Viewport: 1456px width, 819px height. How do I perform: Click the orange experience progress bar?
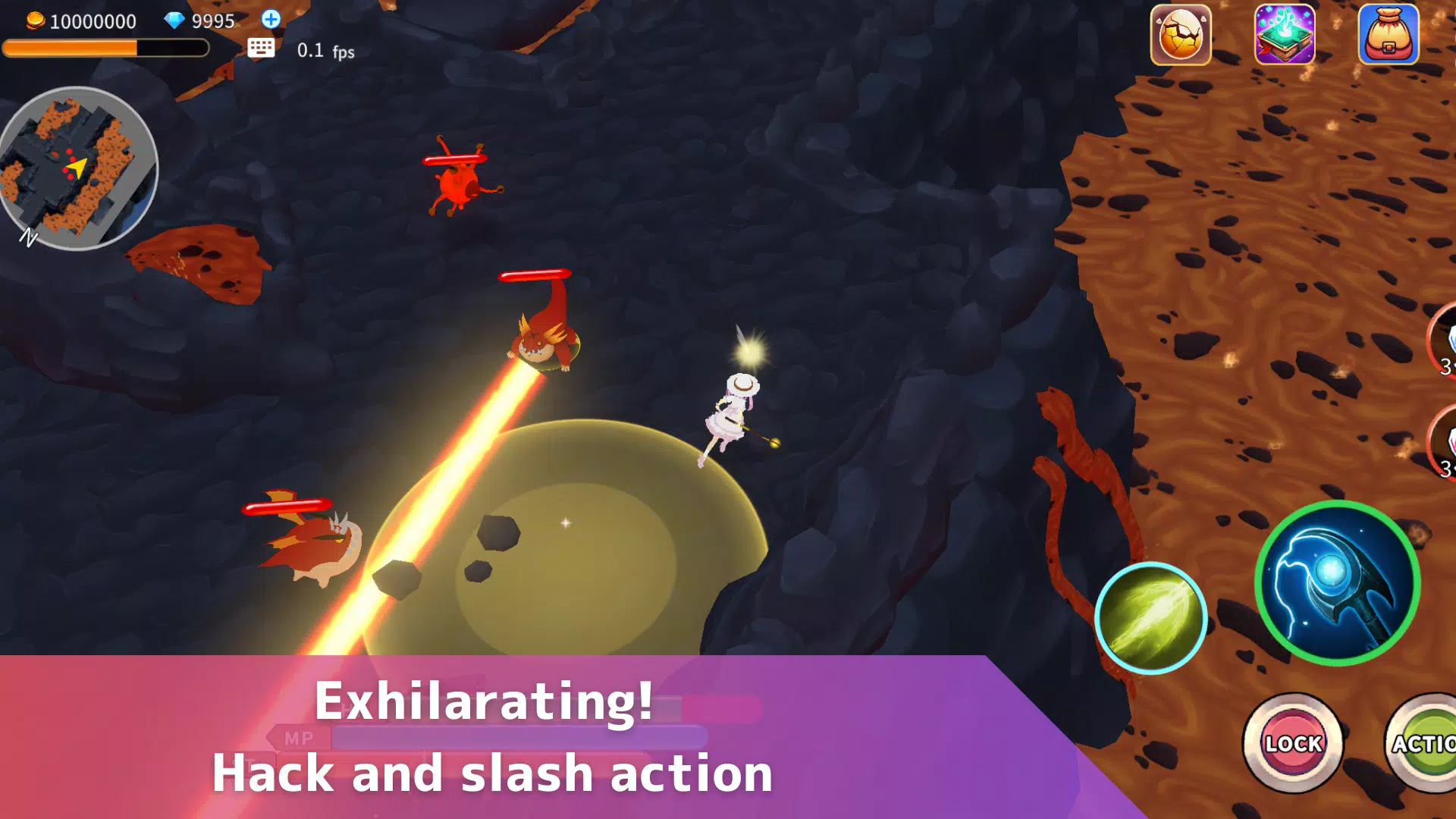(x=106, y=49)
